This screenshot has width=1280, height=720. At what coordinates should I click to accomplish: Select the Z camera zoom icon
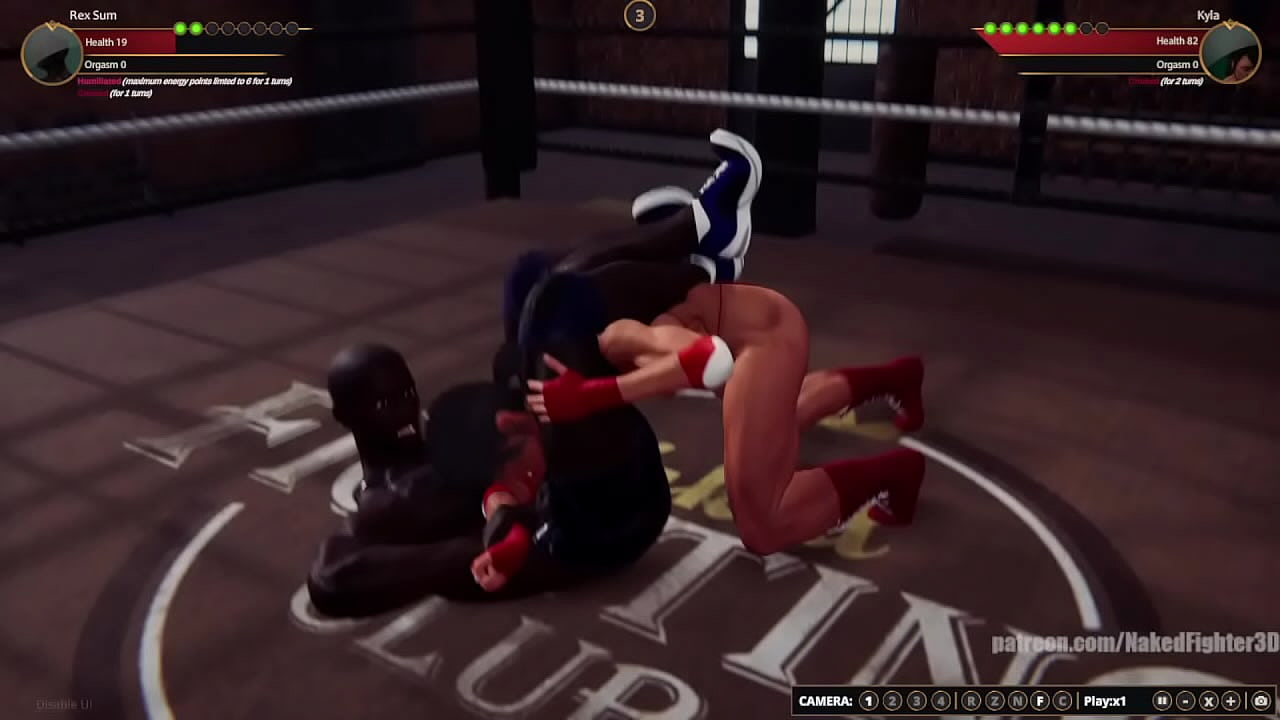(x=993, y=699)
